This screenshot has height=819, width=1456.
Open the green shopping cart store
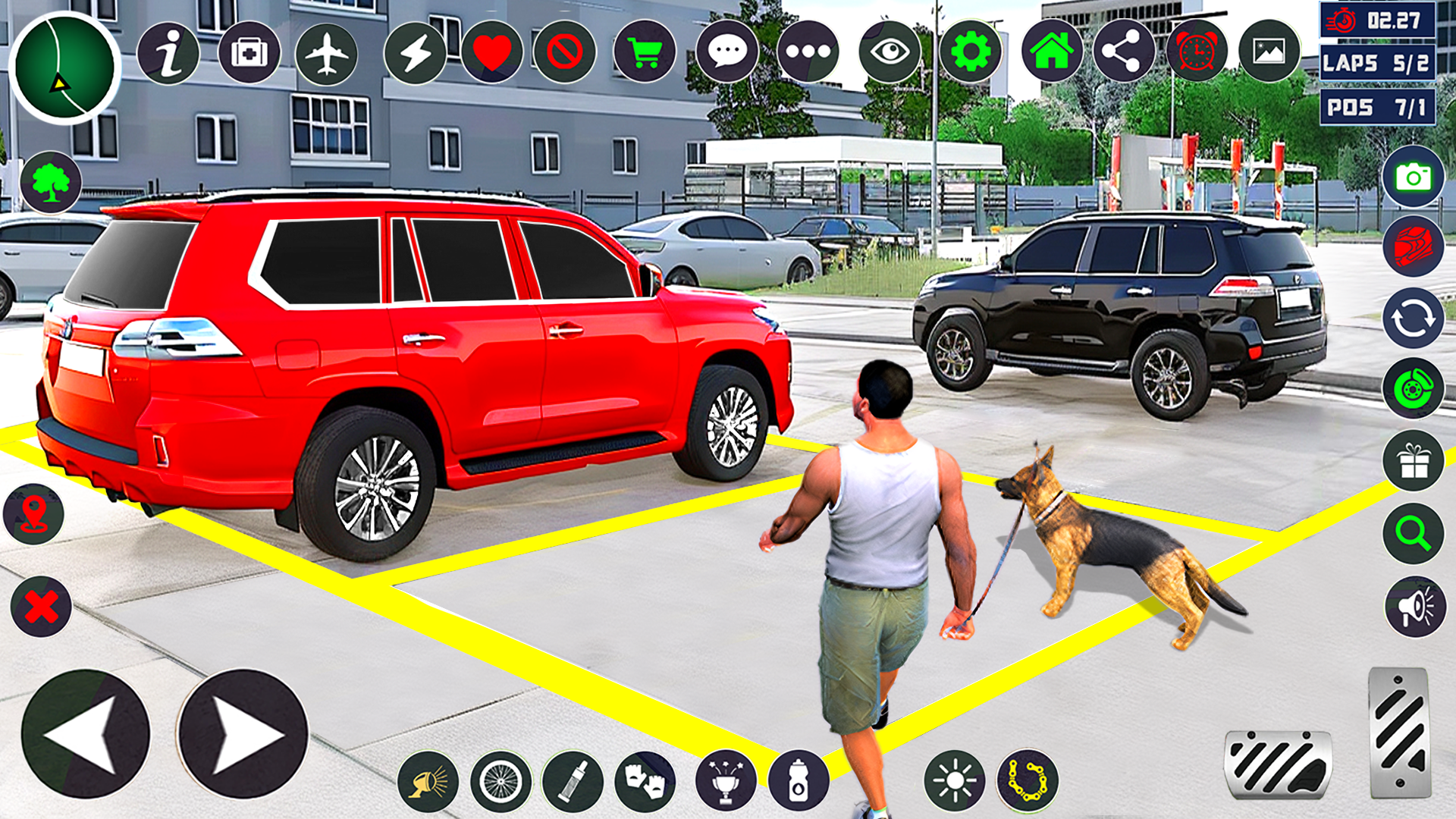[x=645, y=53]
